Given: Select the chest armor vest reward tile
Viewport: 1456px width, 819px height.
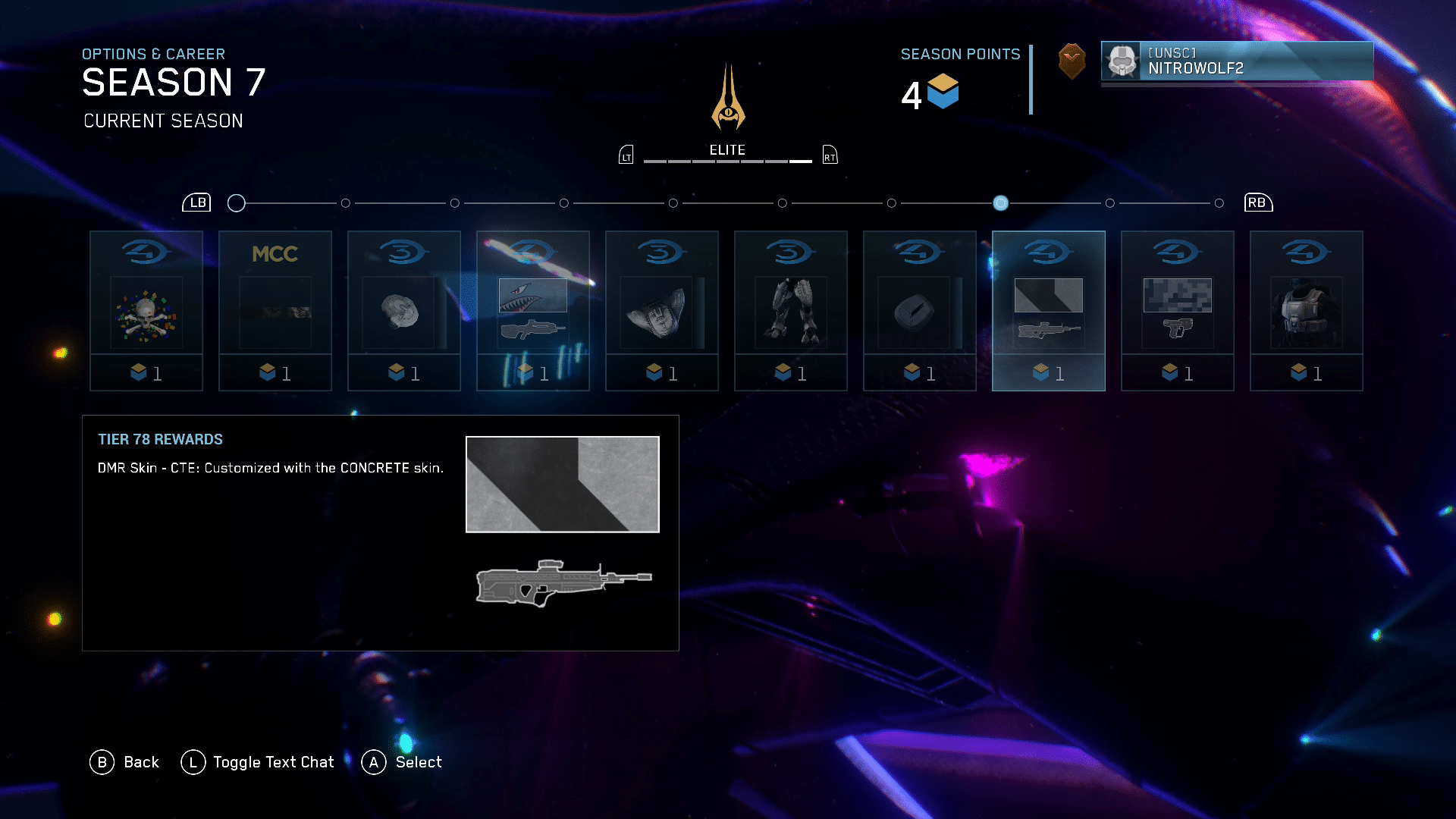Looking at the screenshot, I should point(1307,311).
